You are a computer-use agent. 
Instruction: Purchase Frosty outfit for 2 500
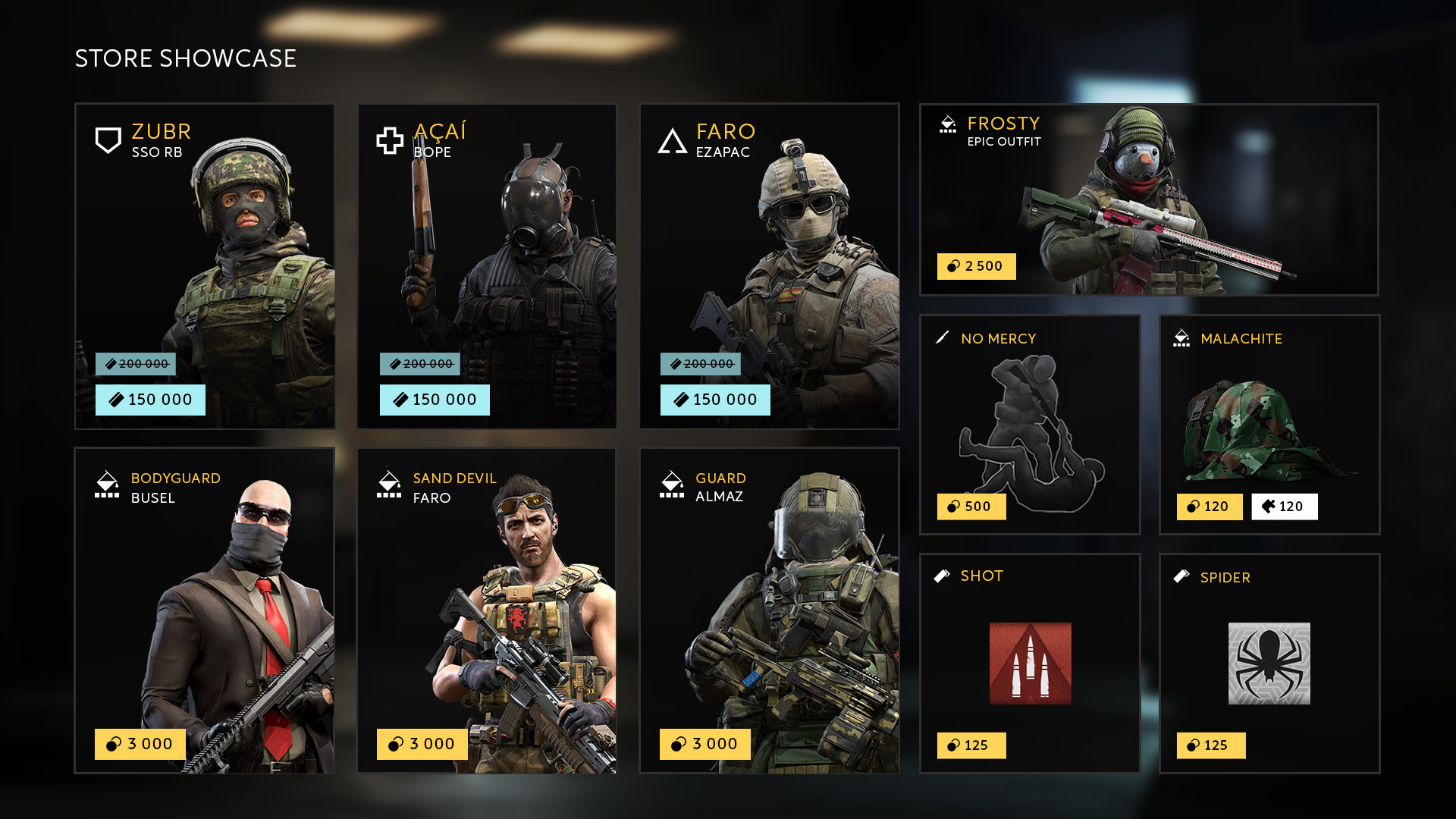click(x=976, y=266)
